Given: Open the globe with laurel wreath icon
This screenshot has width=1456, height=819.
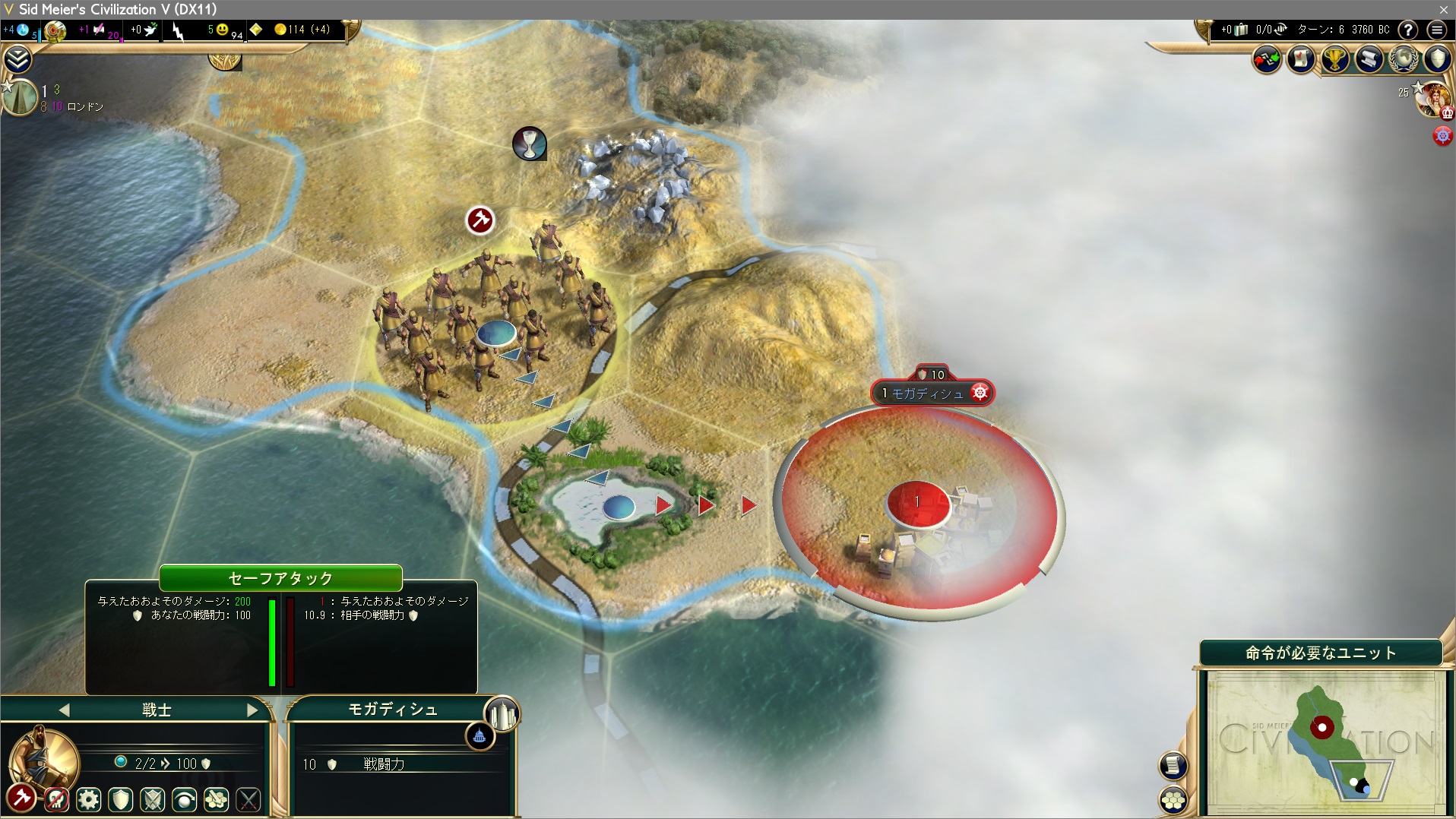Looking at the screenshot, I should click(1404, 59).
